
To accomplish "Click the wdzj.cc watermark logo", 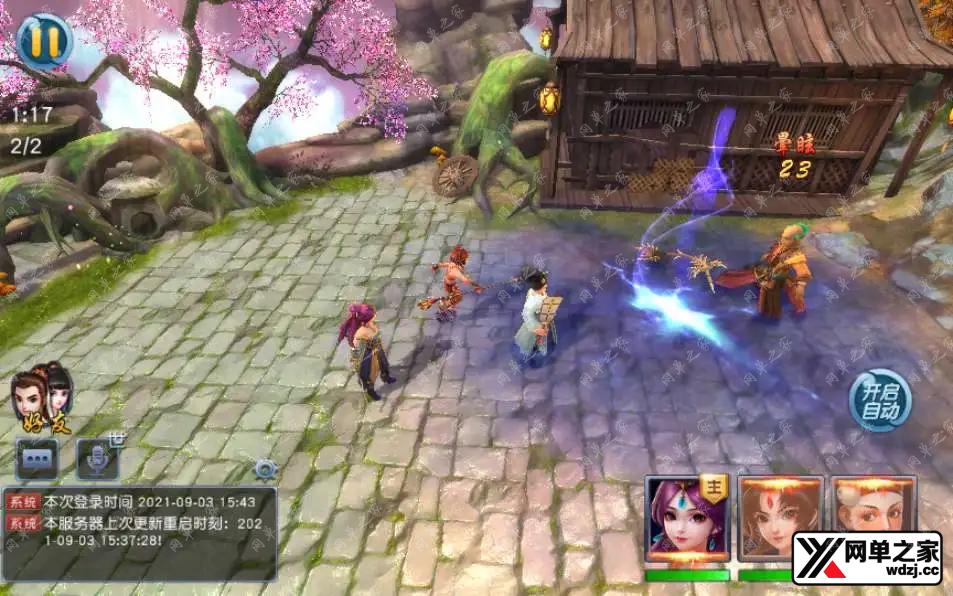I will [867, 558].
